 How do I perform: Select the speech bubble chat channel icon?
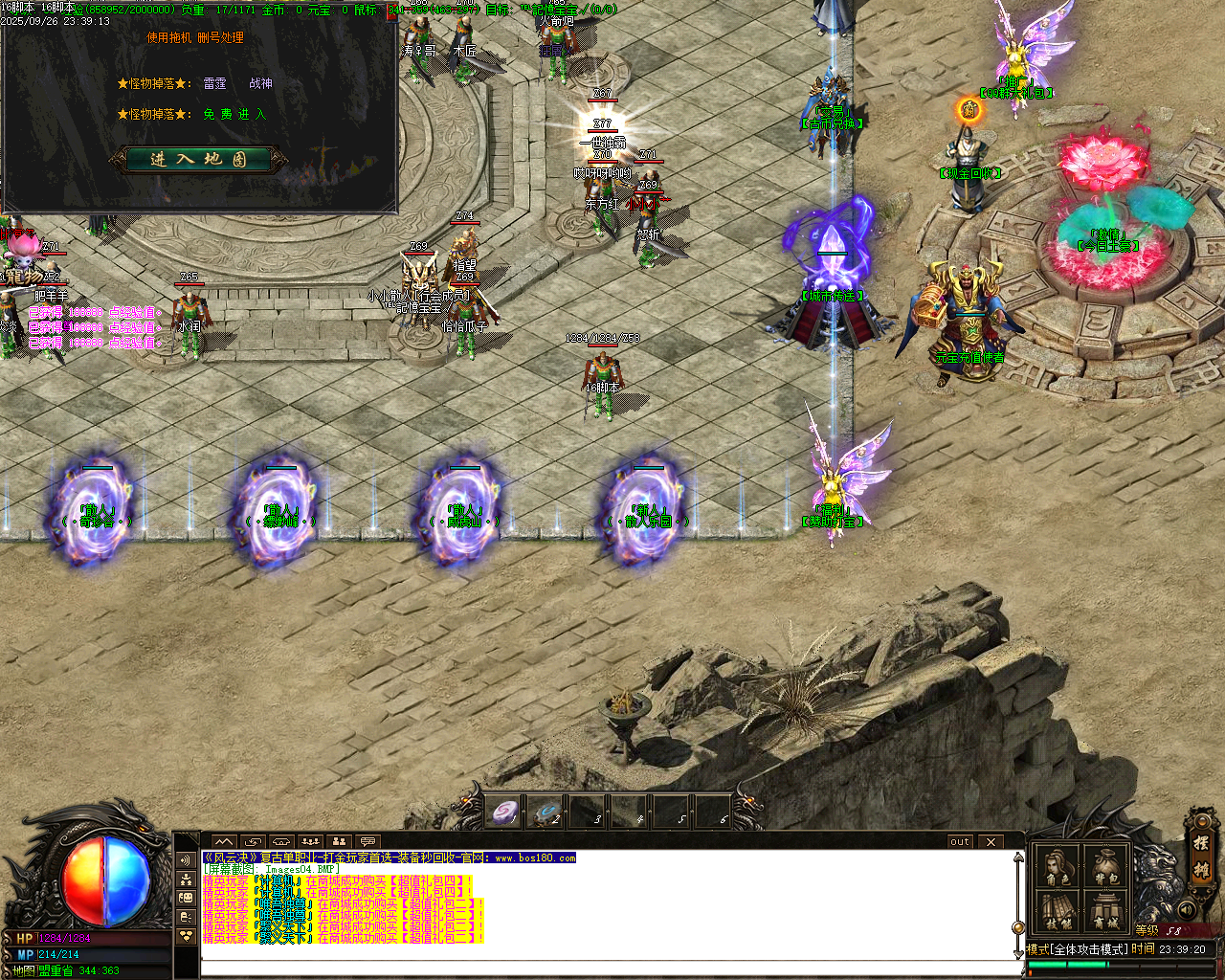tap(369, 842)
